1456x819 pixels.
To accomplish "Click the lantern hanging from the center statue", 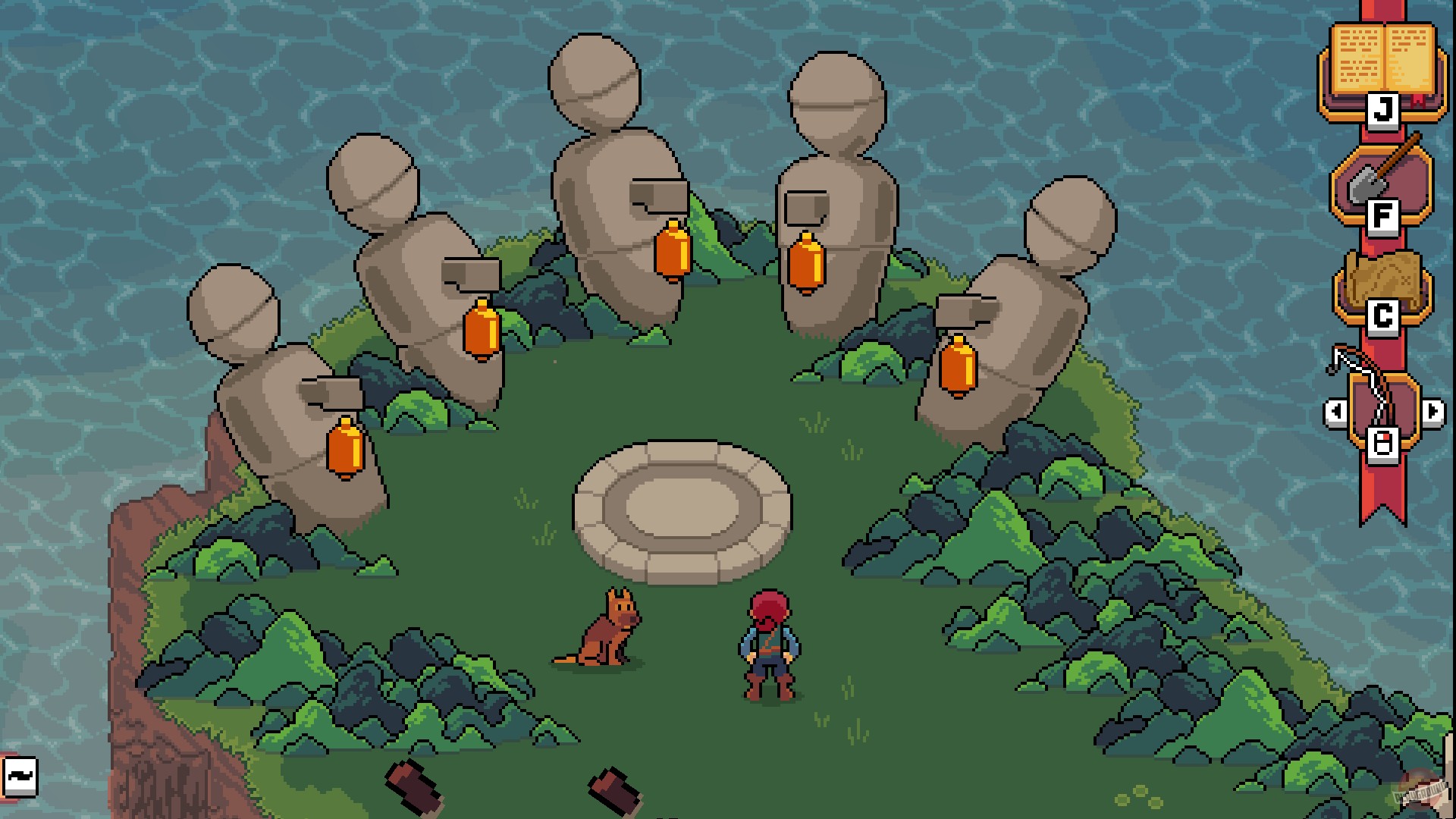I will pos(670,250).
